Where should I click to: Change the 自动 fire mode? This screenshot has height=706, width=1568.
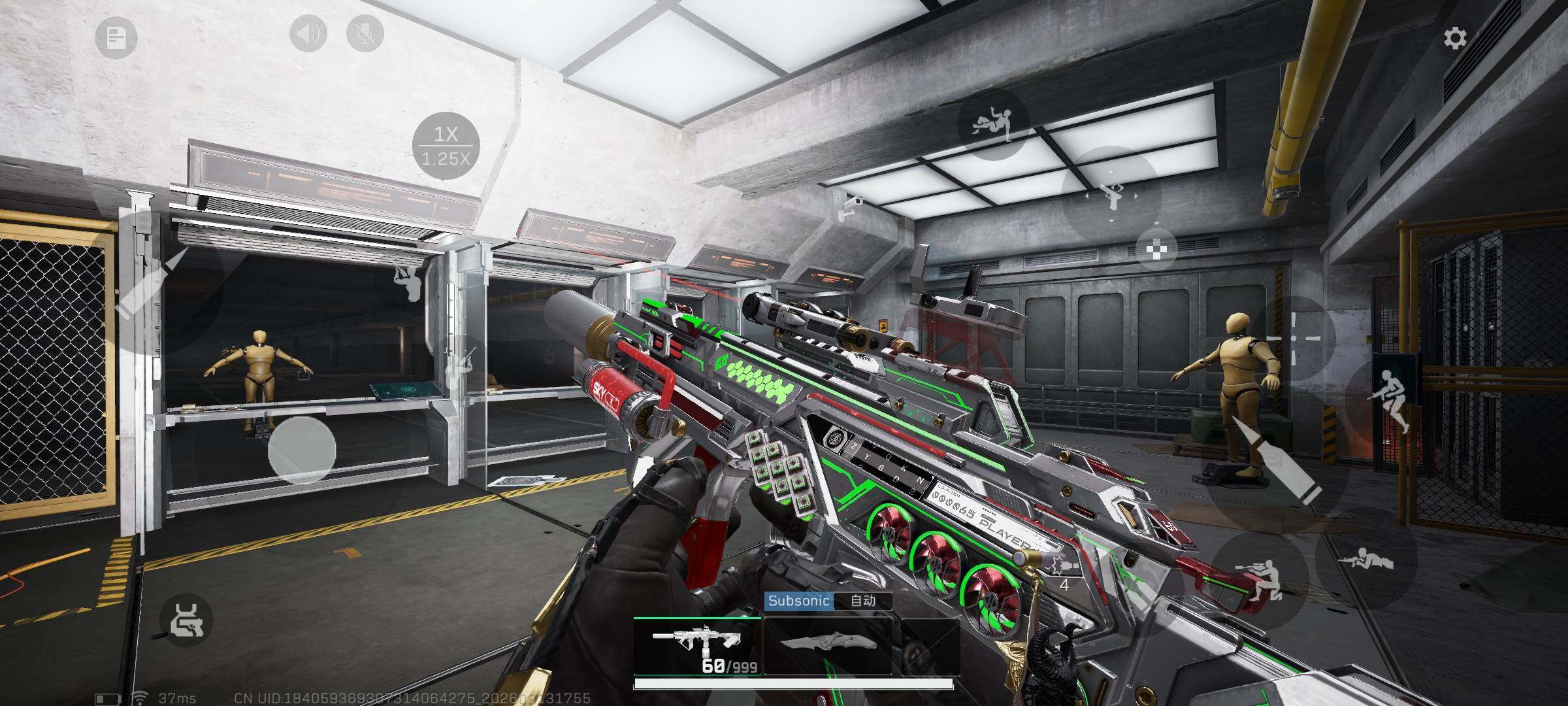[862, 601]
